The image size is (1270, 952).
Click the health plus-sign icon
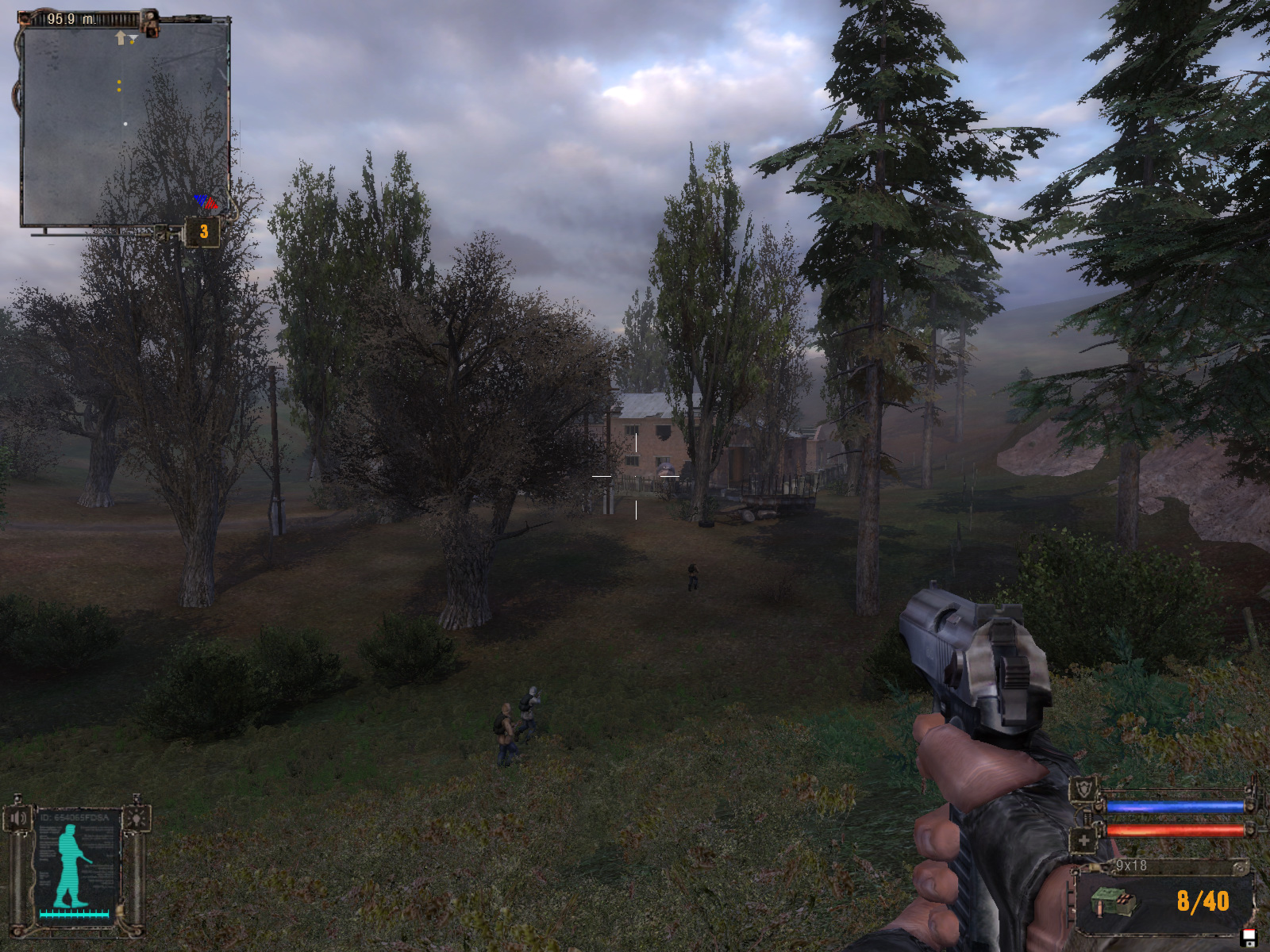pyautogui.click(x=1083, y=839)
